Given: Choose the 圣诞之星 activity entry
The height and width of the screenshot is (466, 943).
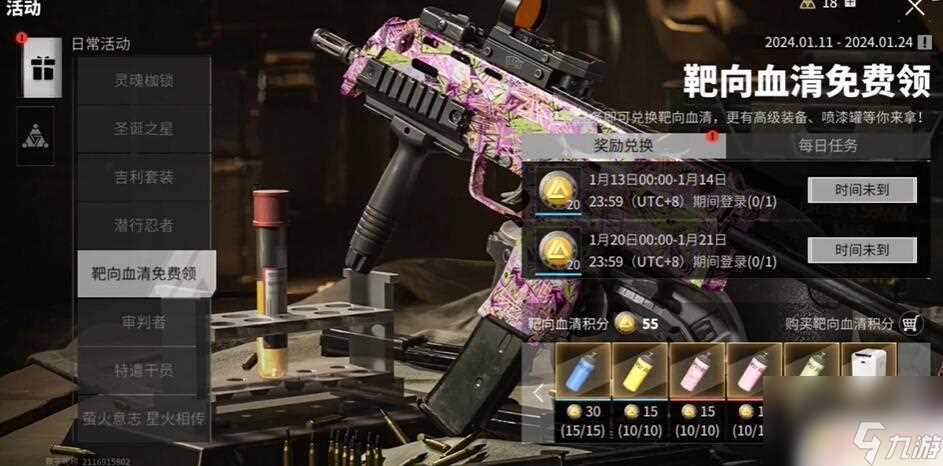Looking at the screenshot, I should (144, 129).
